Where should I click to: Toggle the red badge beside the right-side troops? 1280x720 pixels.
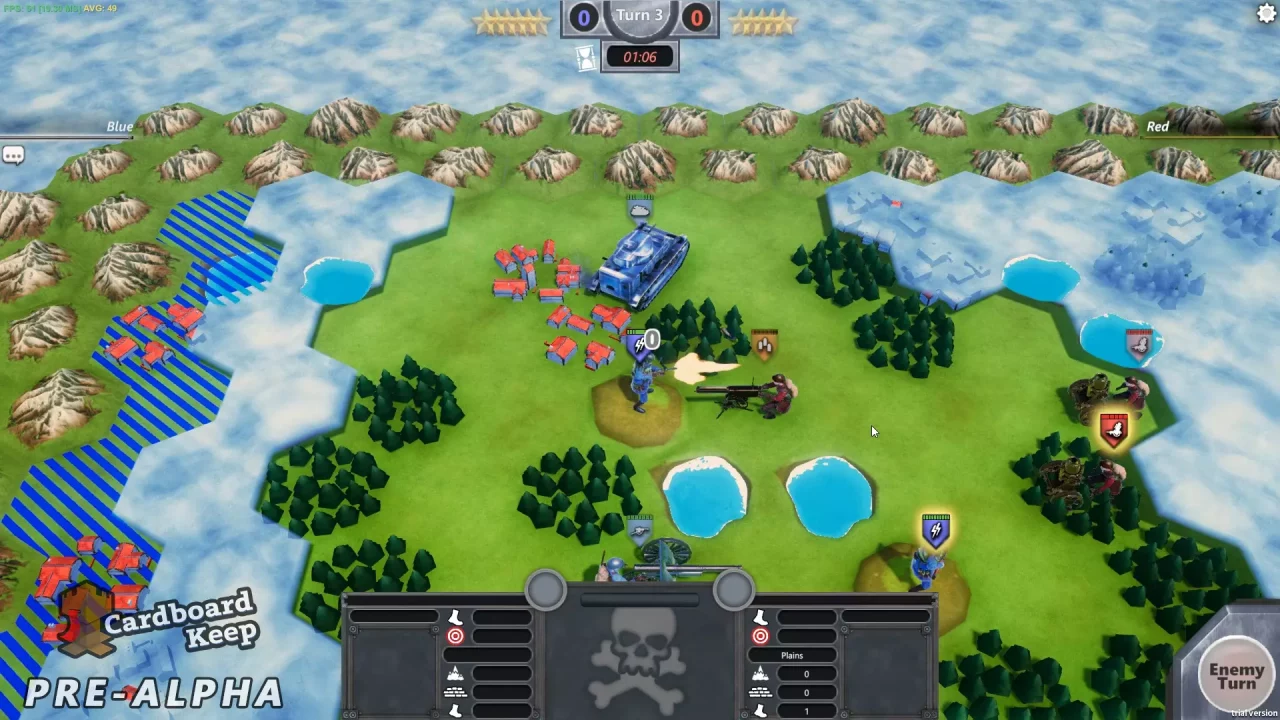pos(1113,428)
